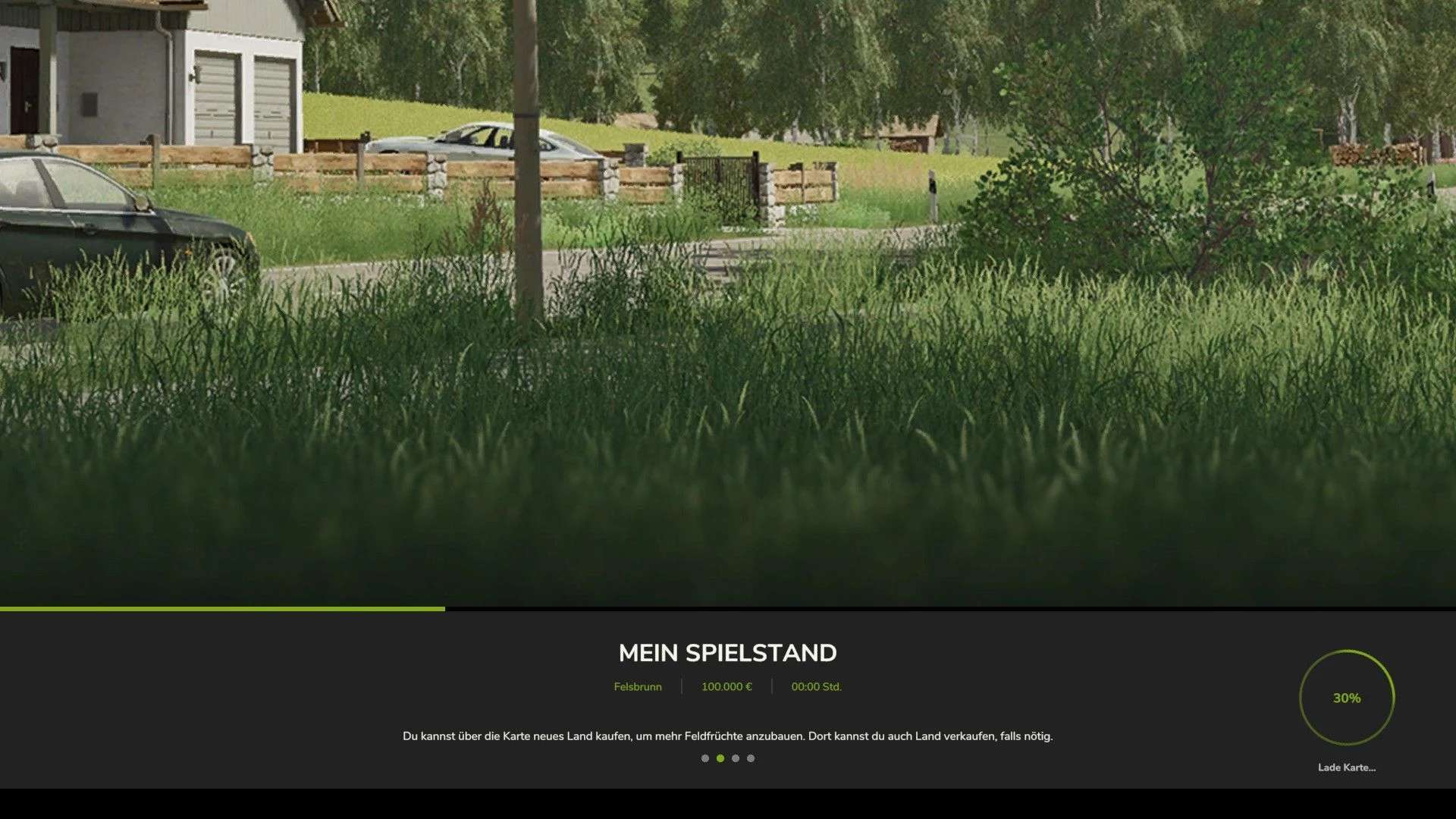Viewport: 1456px width, 819px height.
Task: Switch back to the previous tip dot
Action: click(x=704, y=758)
